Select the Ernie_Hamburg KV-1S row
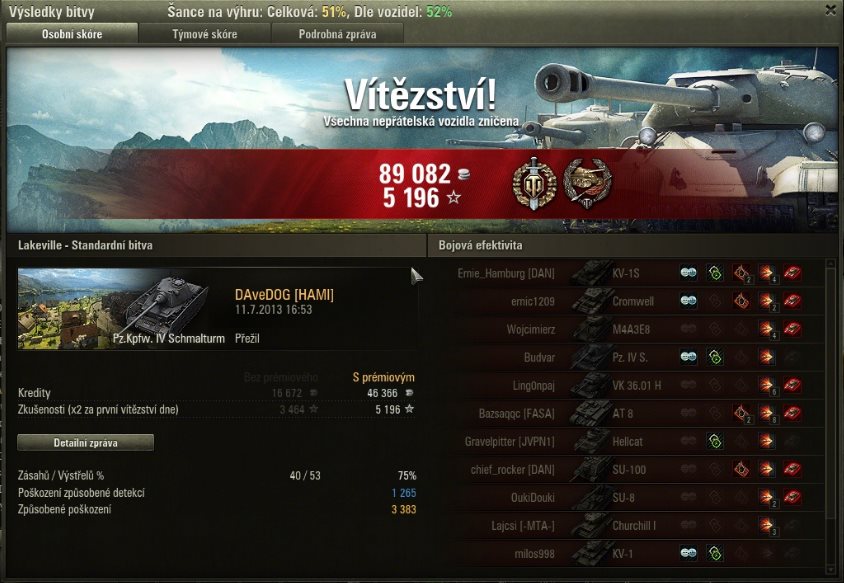844x583 pixels. pos(630,272)
